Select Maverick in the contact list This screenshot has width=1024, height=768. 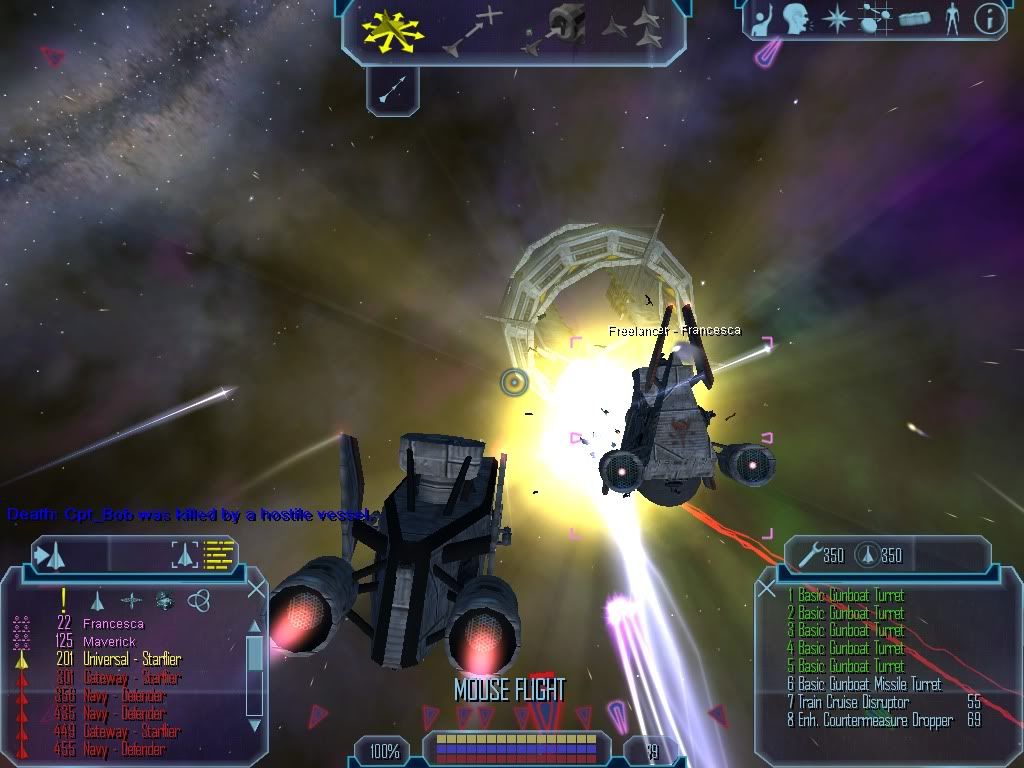[x=110, y=642]
